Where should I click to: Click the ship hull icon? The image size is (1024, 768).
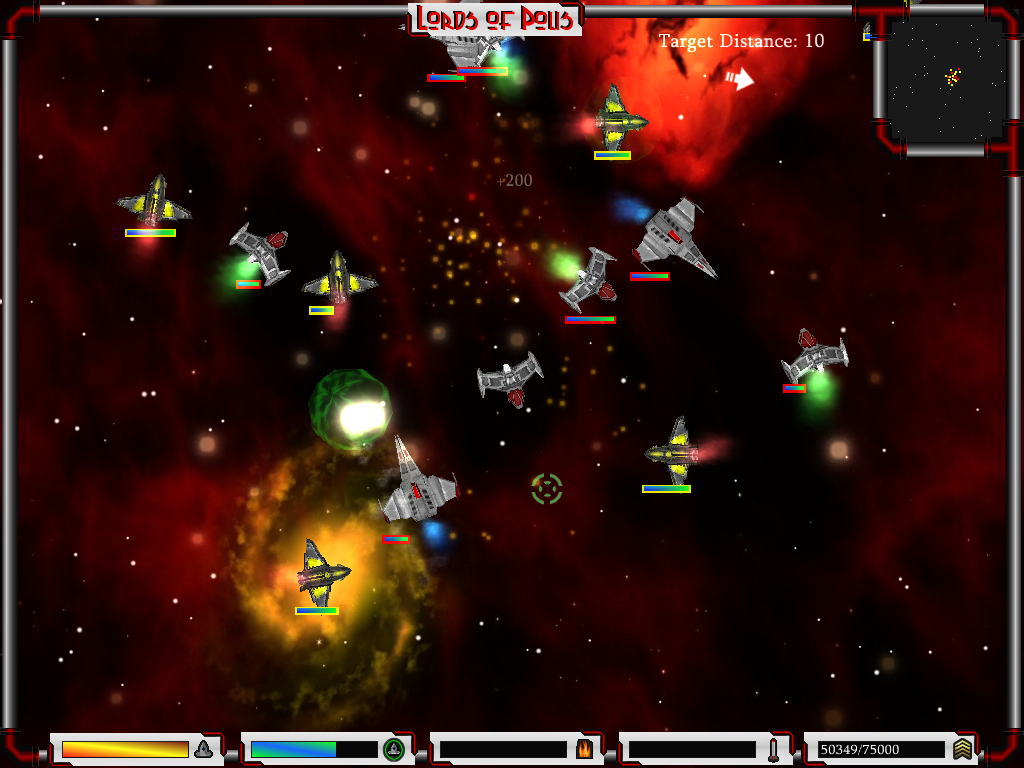[x=204, y=749]
